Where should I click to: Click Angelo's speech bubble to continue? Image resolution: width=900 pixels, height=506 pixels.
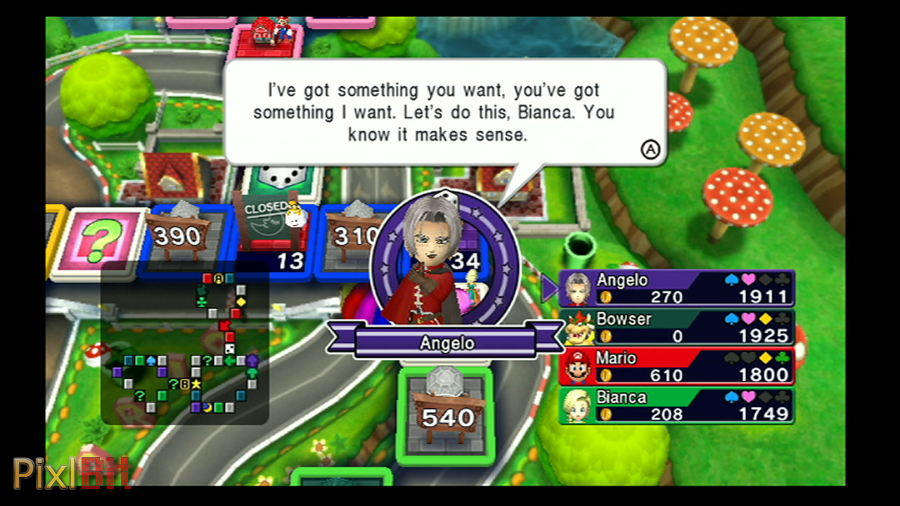point(445,112)
